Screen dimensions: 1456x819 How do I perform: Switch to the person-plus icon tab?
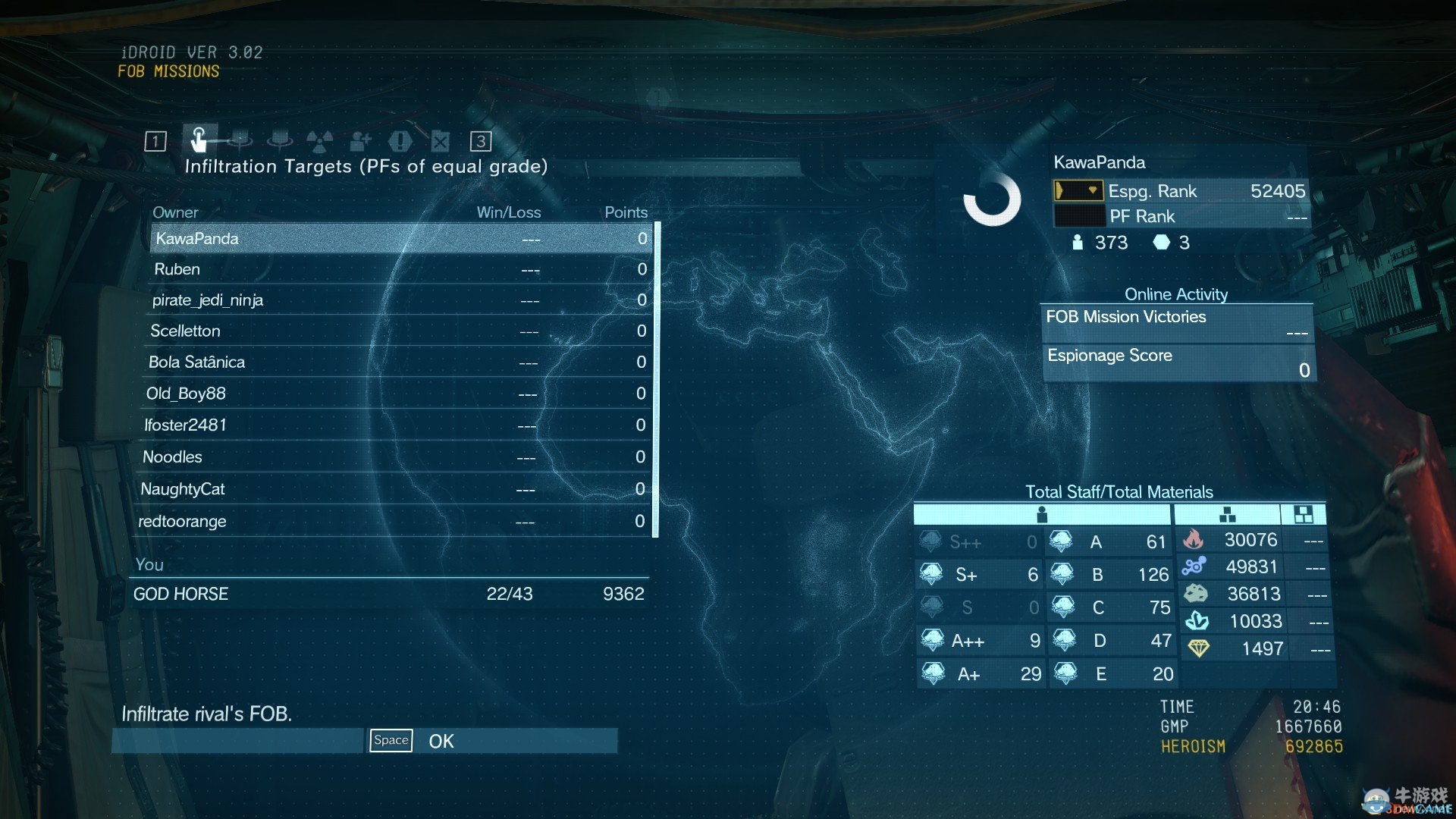[360, 141]
